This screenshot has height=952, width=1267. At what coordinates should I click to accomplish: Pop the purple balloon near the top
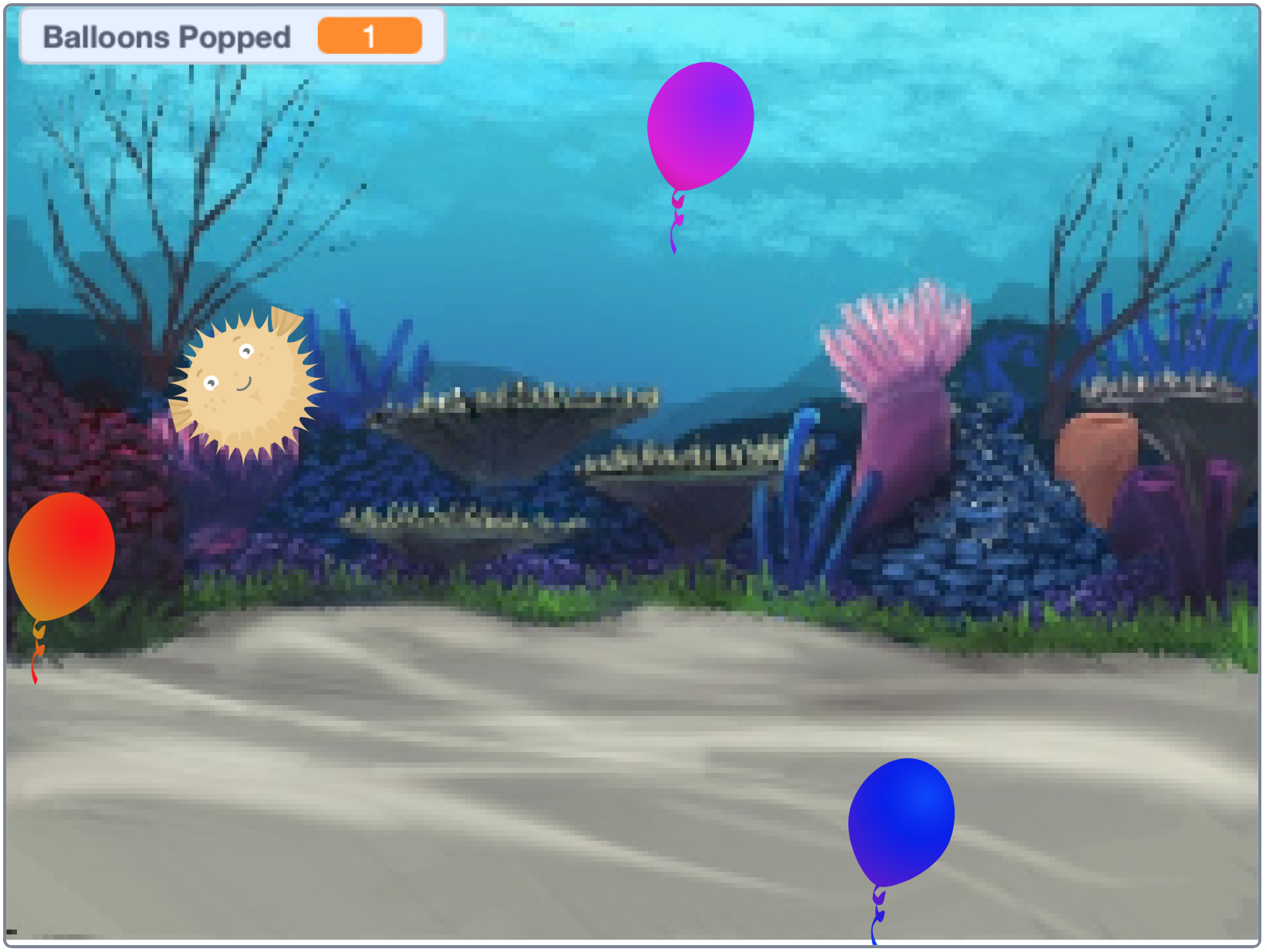[701, 126]
